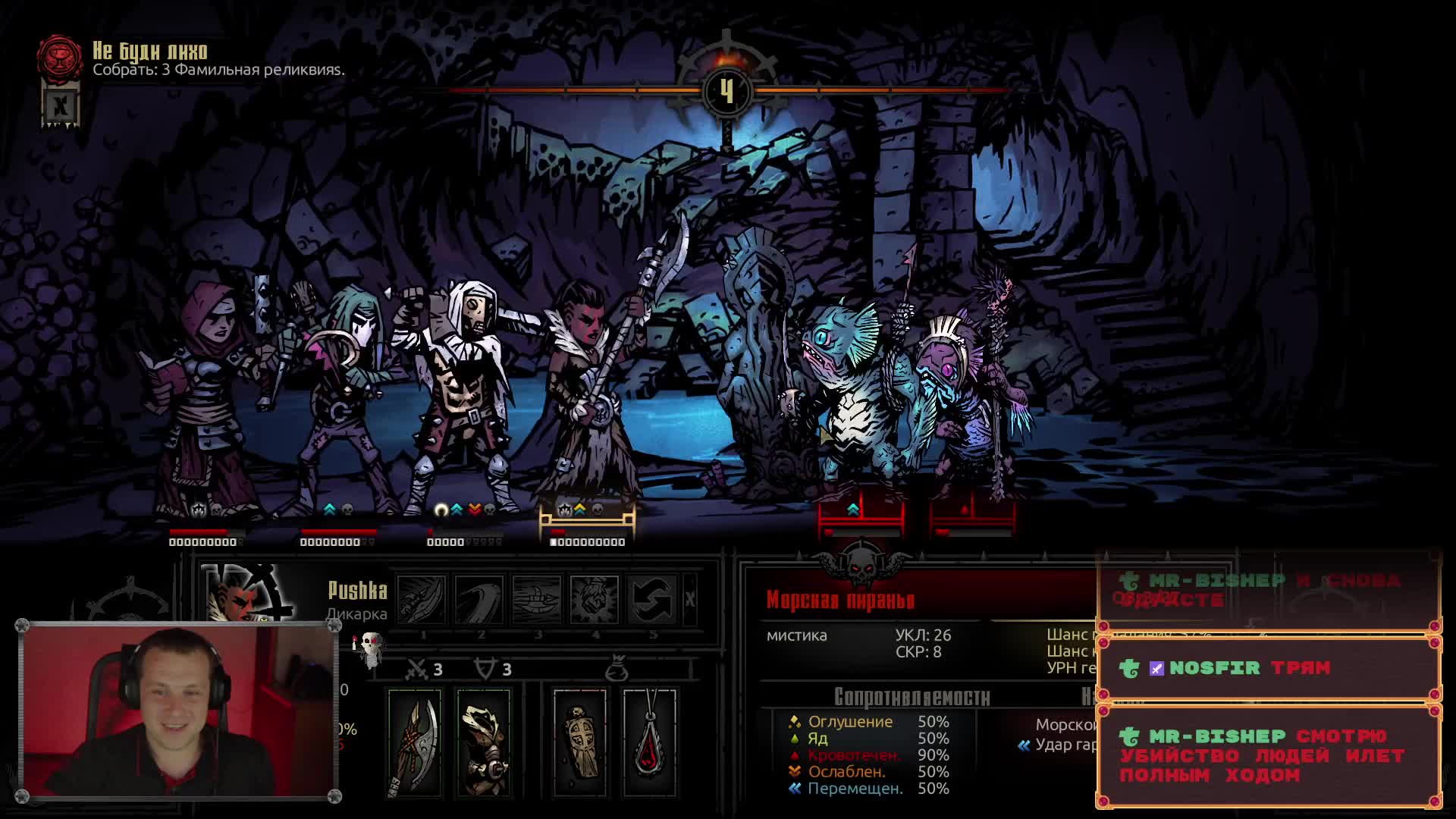Click NOSFIR's chat message in the overlay
1456x819 pixels.
(1268, 668)
